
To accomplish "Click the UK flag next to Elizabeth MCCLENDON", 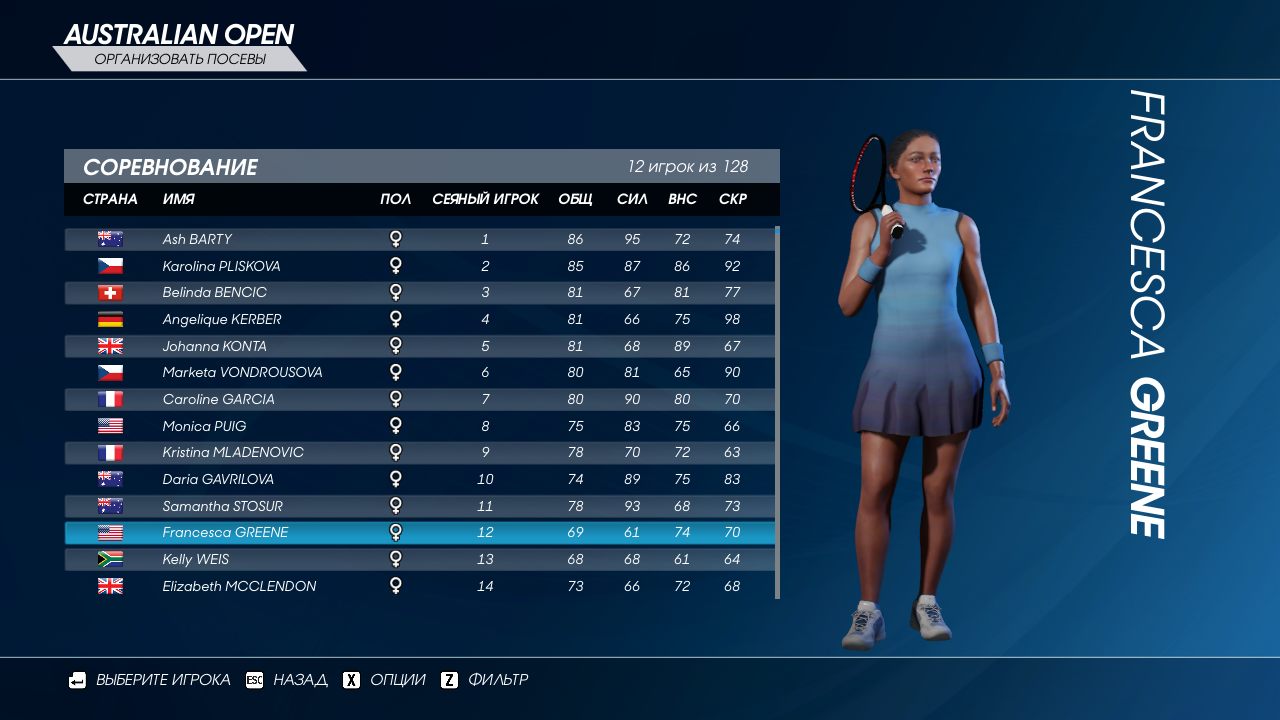I will point(110,586).
